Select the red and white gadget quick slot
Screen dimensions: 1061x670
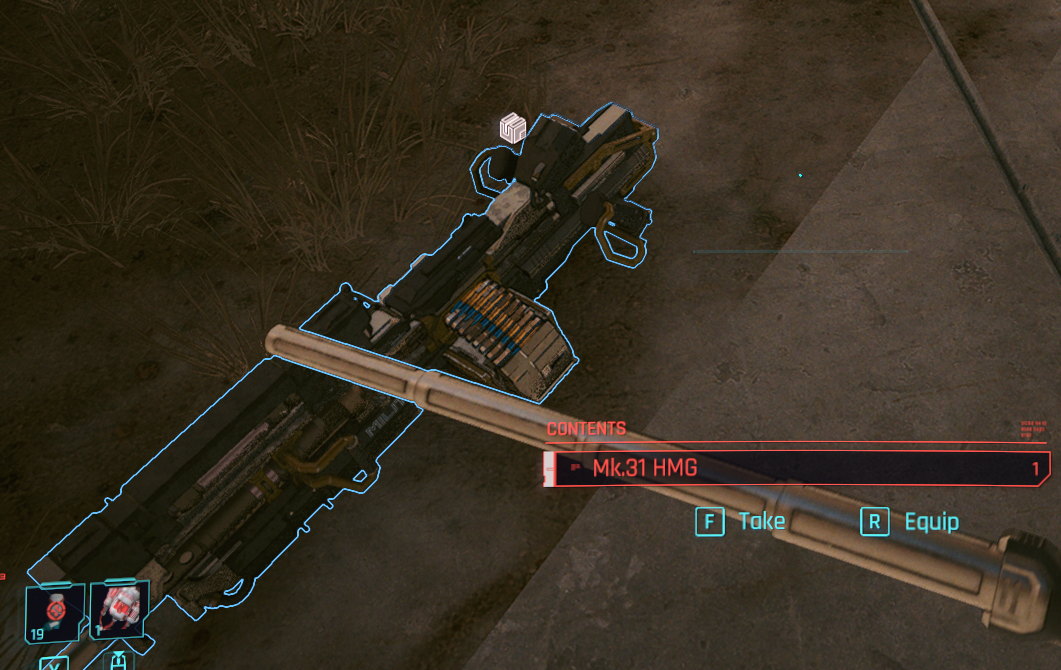(119, 609)
